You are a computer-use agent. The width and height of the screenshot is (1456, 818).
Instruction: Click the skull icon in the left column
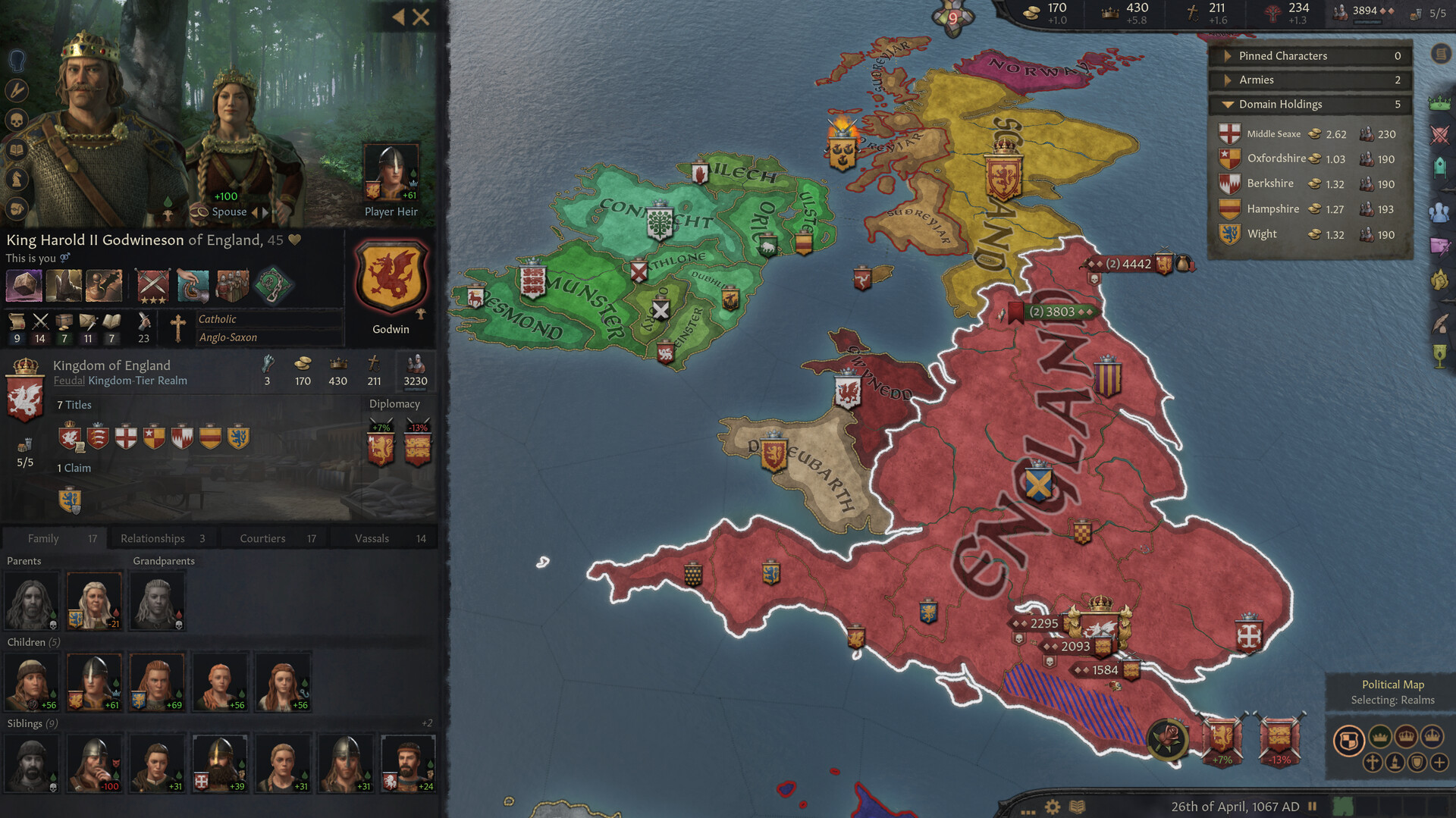pyautogui.click(x=16, y=120)
